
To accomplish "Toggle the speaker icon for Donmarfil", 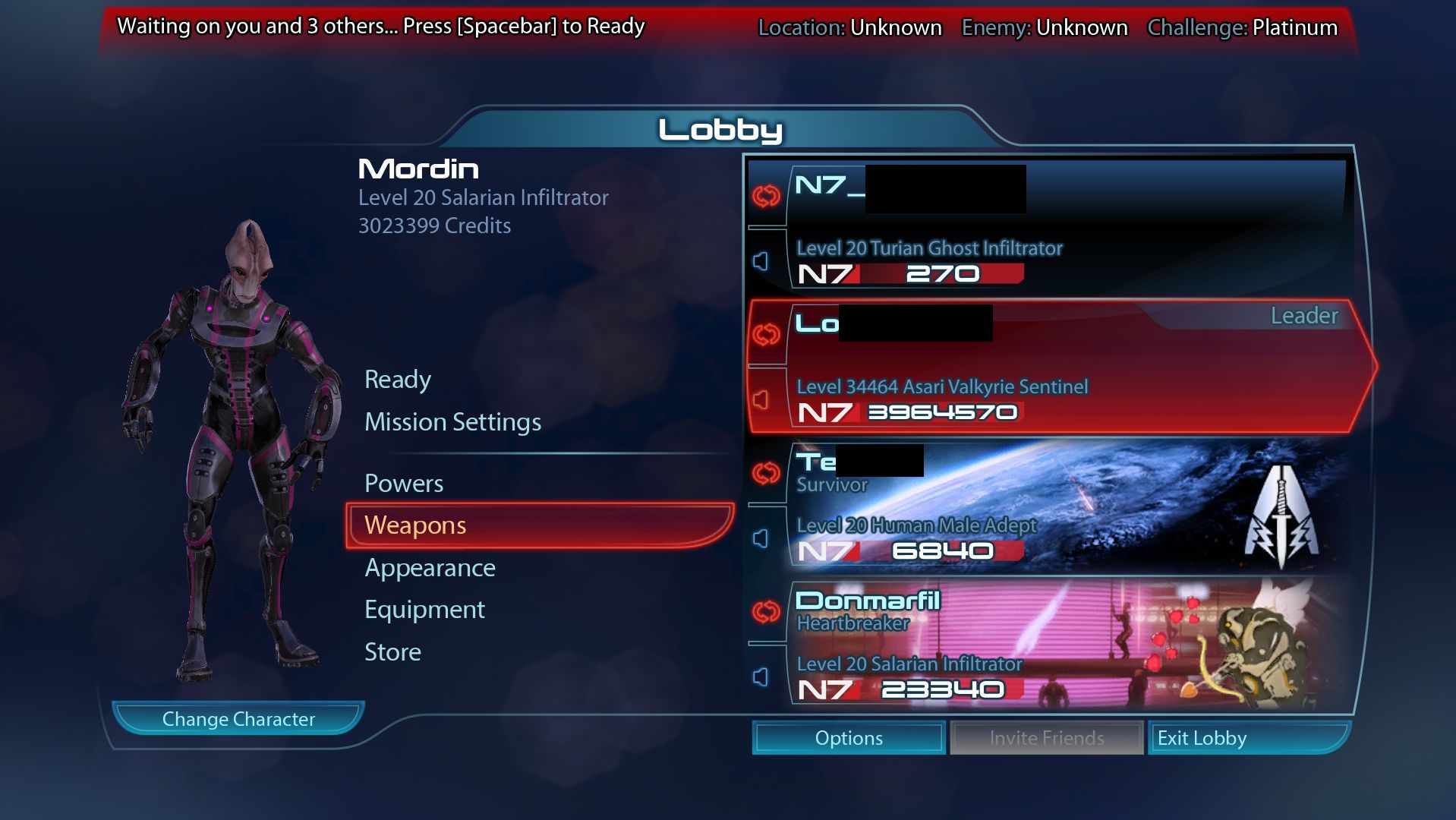I will [761, 677].
